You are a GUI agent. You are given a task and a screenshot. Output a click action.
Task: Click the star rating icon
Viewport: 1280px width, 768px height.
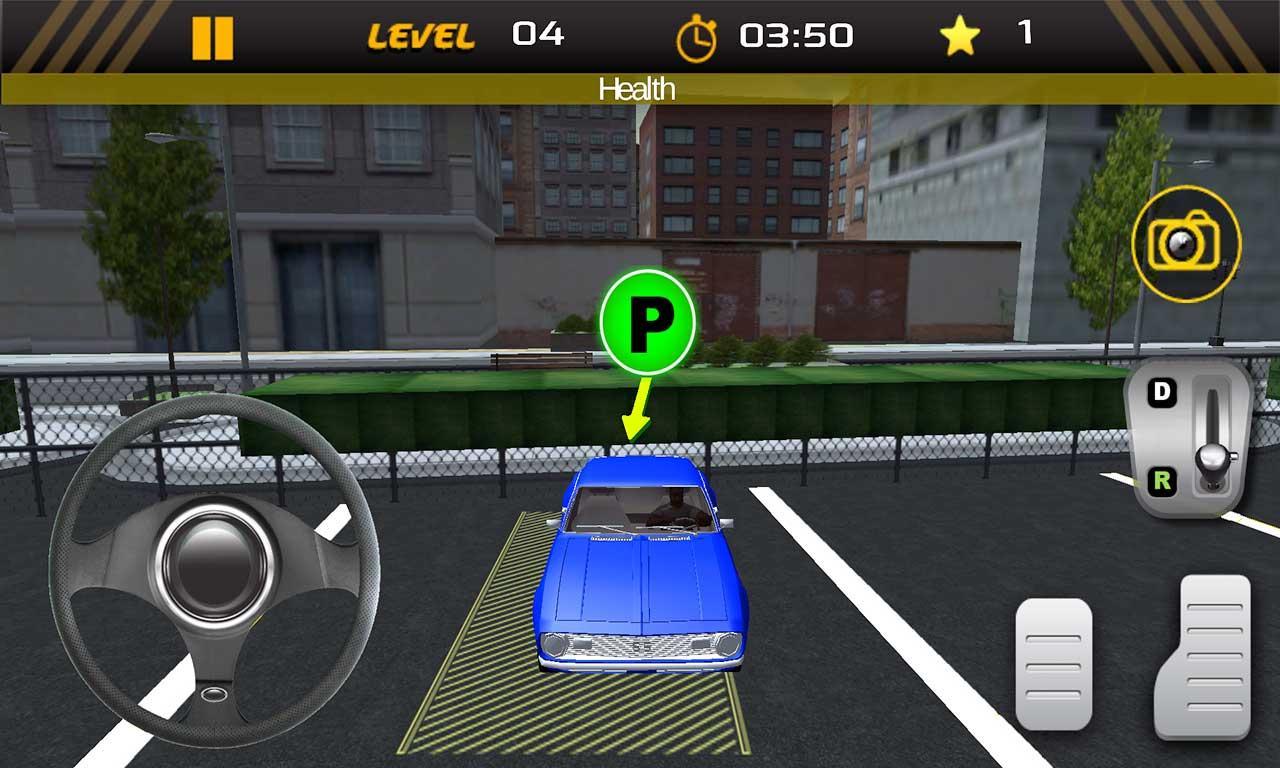point(962,34)
